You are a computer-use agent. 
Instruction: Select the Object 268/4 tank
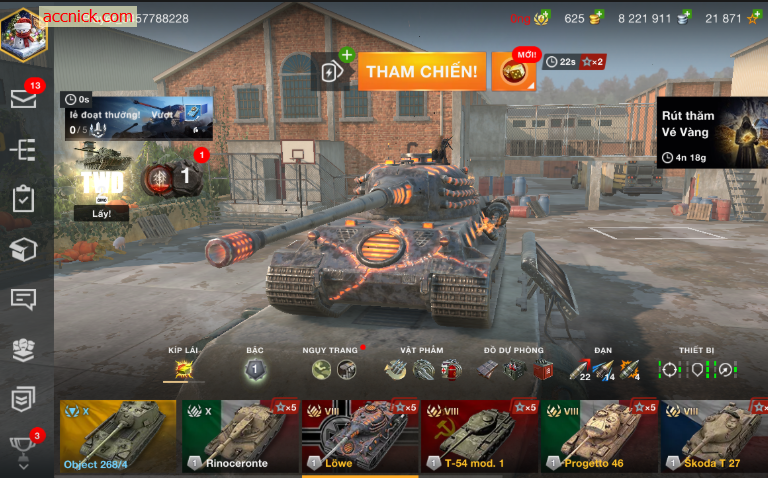tap(118, 436)
